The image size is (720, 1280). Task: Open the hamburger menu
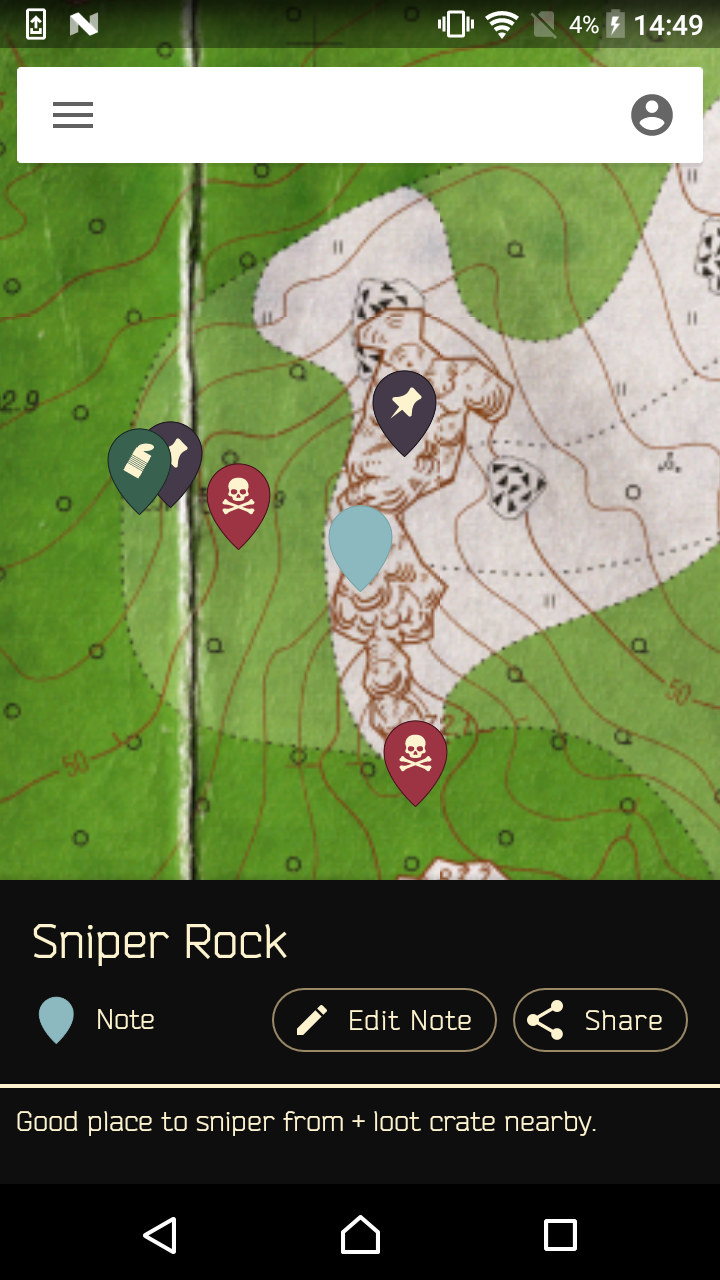pos(73,115)
